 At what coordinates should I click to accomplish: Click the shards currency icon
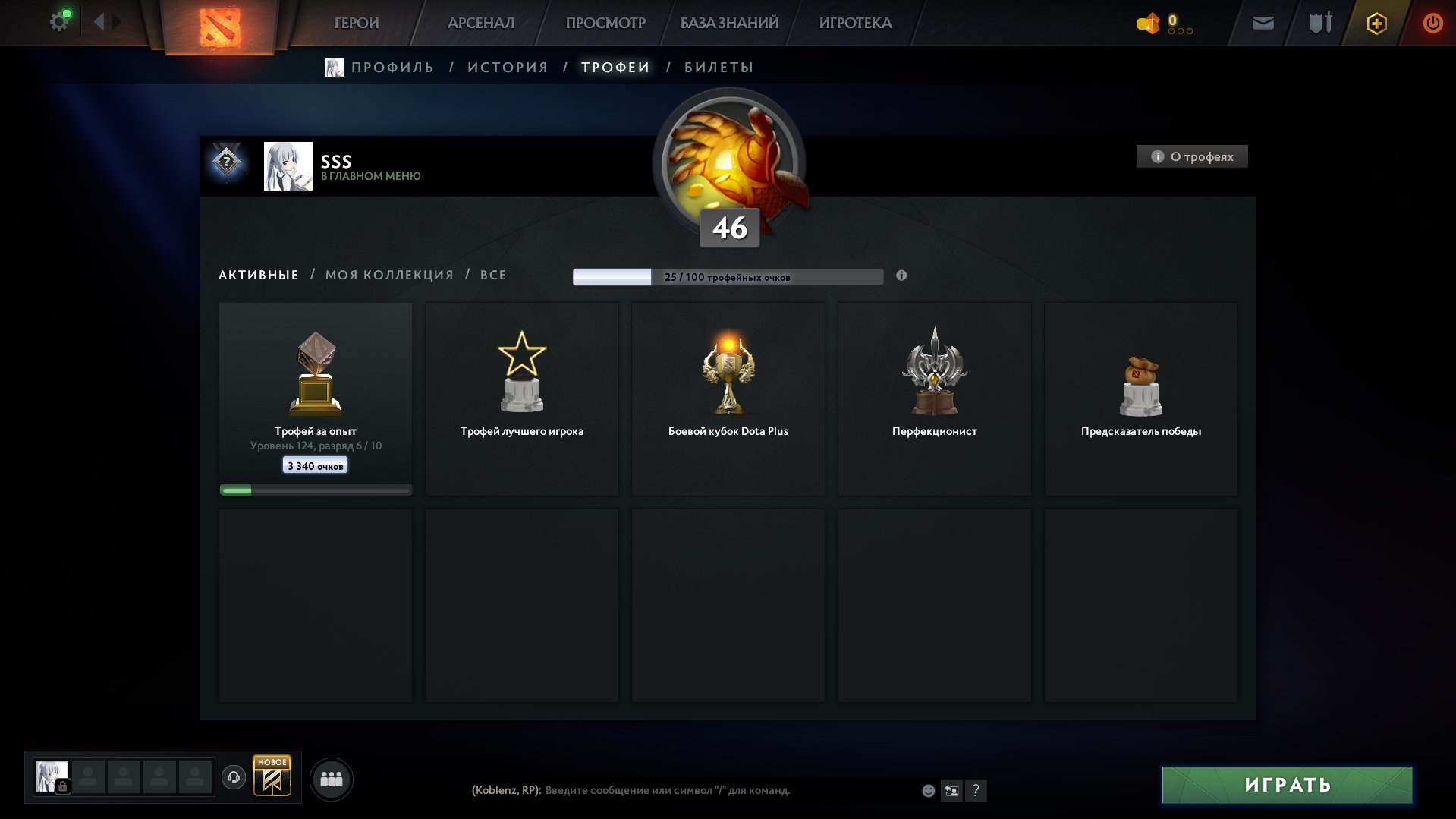1148,24
